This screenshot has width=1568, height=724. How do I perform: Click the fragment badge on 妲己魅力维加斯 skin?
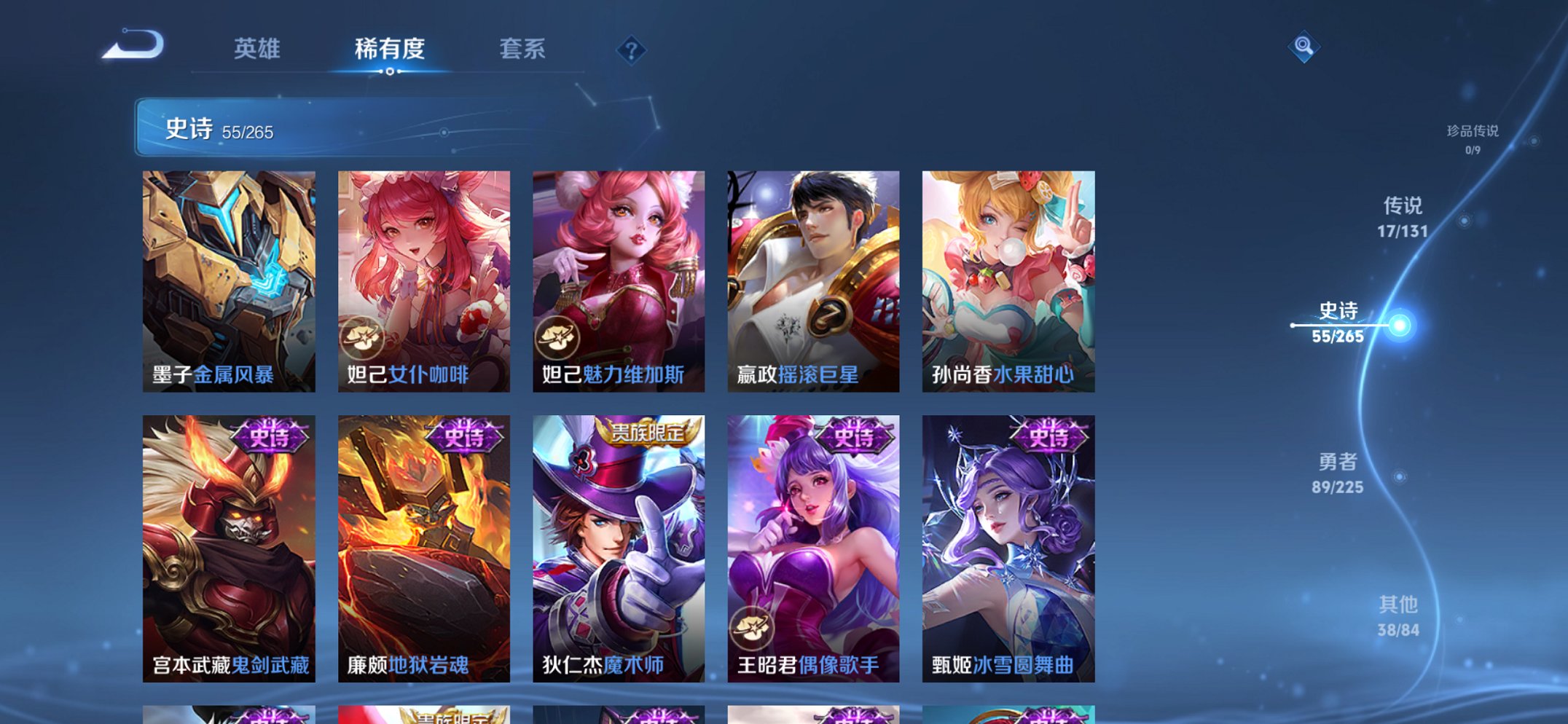point(559,336)
